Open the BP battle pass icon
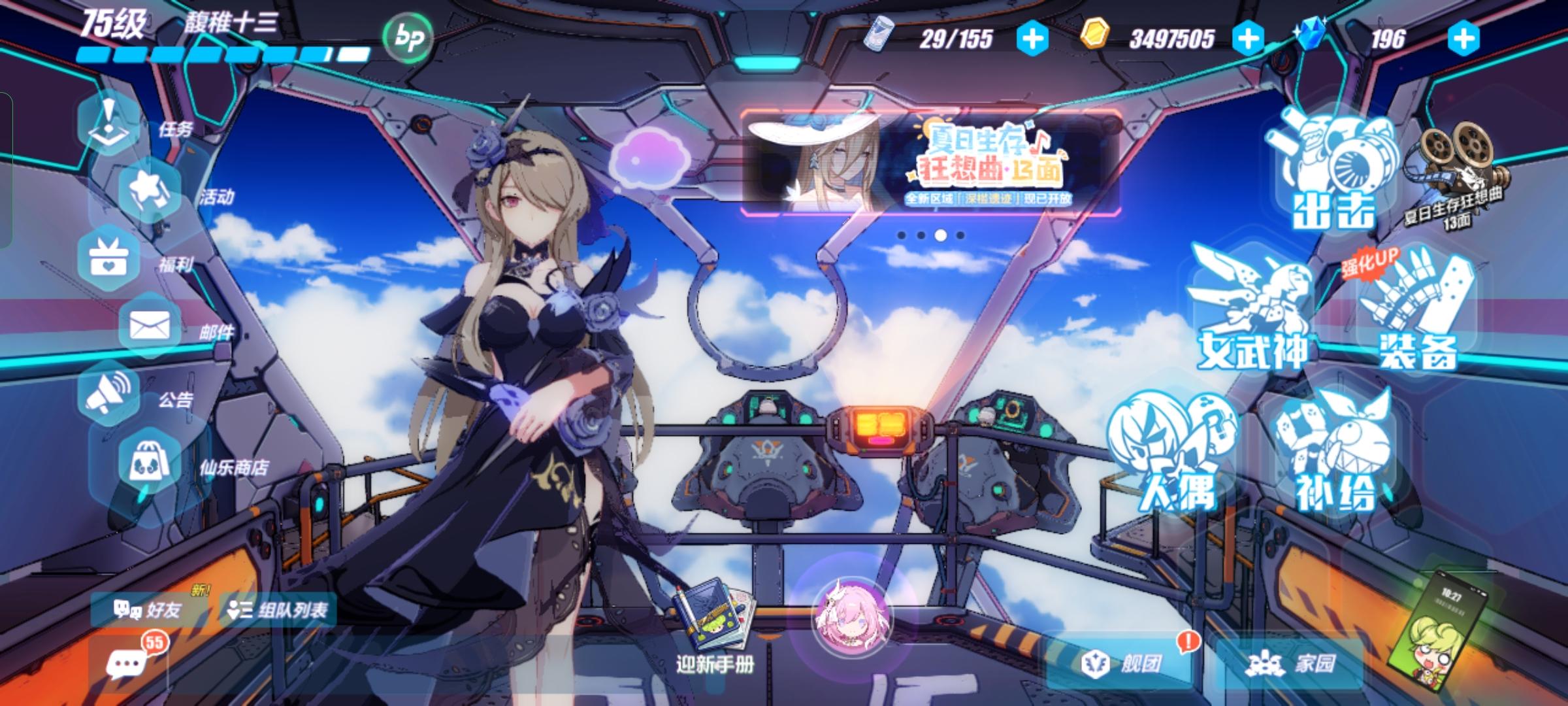The height and width of the screenshot is (706, 1568). [408, 38]
